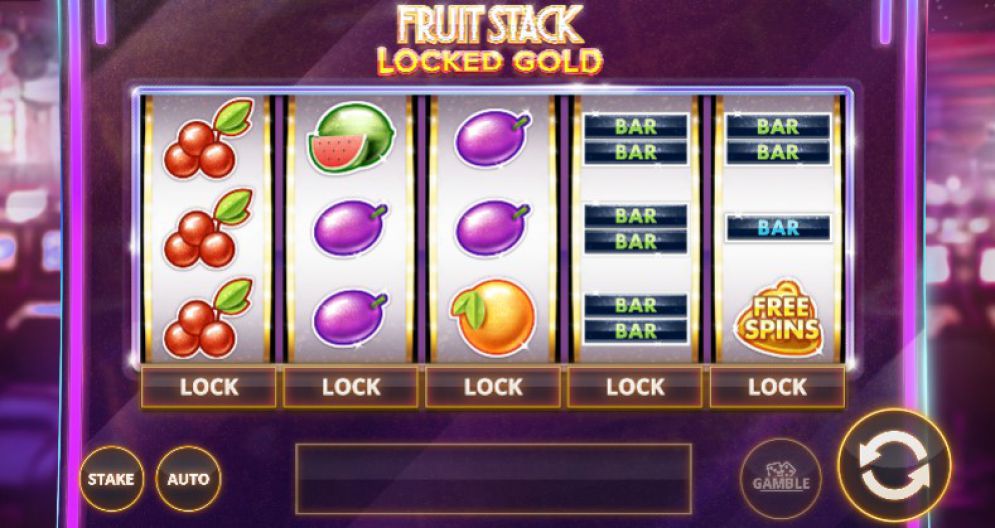Open the STAKE settings
Viewport: 995px width, 528px height.
click(110, 478)
